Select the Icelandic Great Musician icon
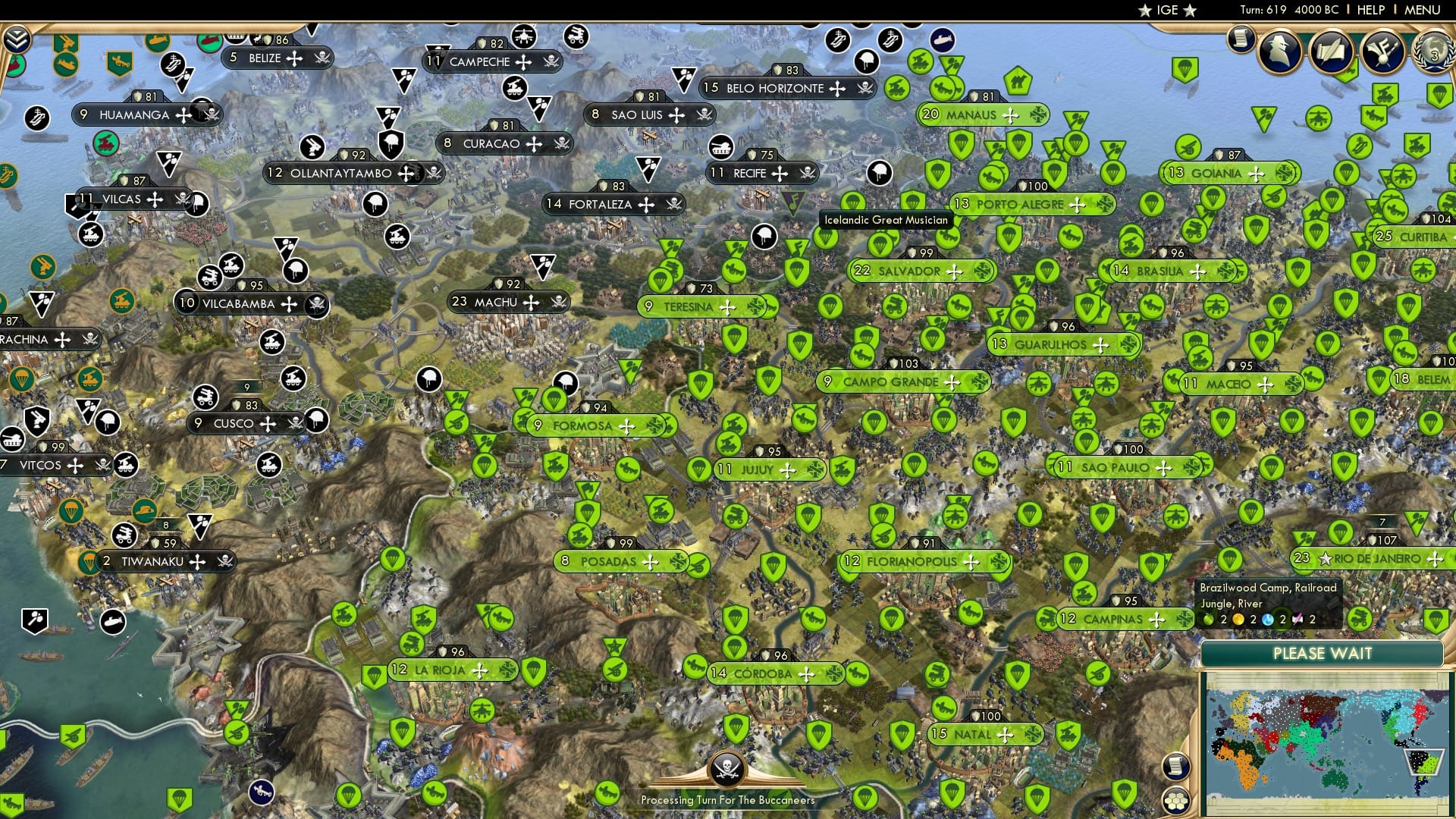The height and width of the screenshot is (819, 1456). [x=793, y=201]
